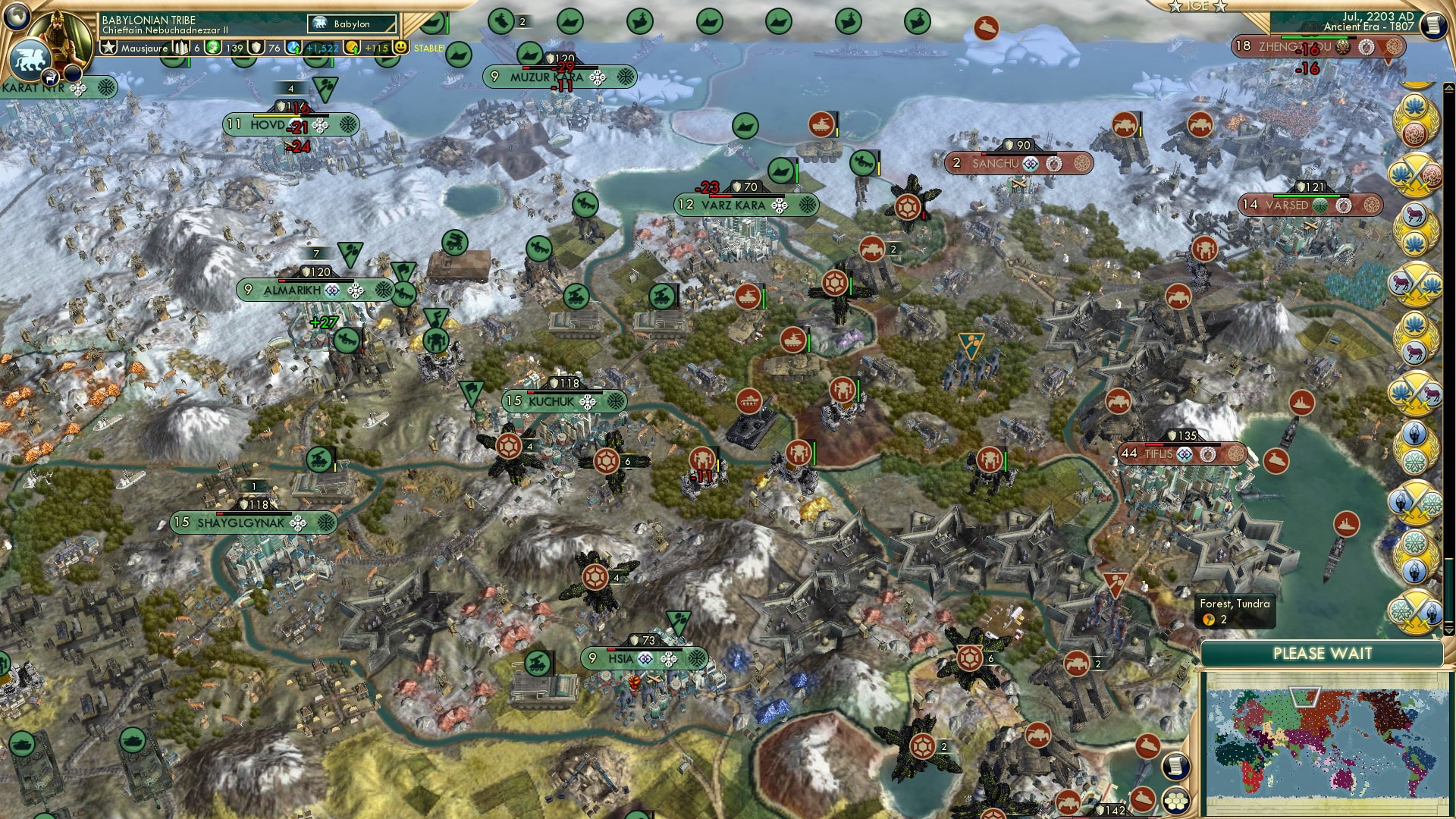Viewport: 1456px width, 819px height.
Task: Open the Babylon dropdown banner at the top
Action: point(353,24)
